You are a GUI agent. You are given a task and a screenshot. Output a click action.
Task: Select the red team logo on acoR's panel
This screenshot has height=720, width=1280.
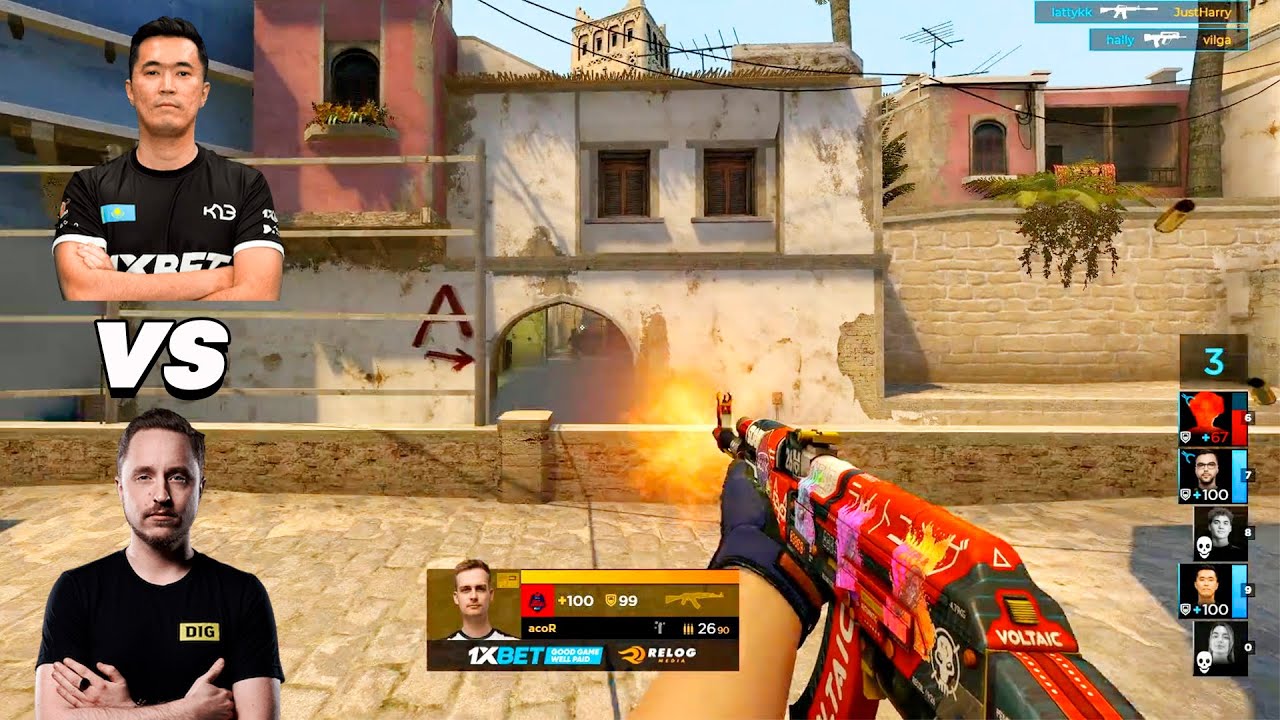(x=538, y=601)
